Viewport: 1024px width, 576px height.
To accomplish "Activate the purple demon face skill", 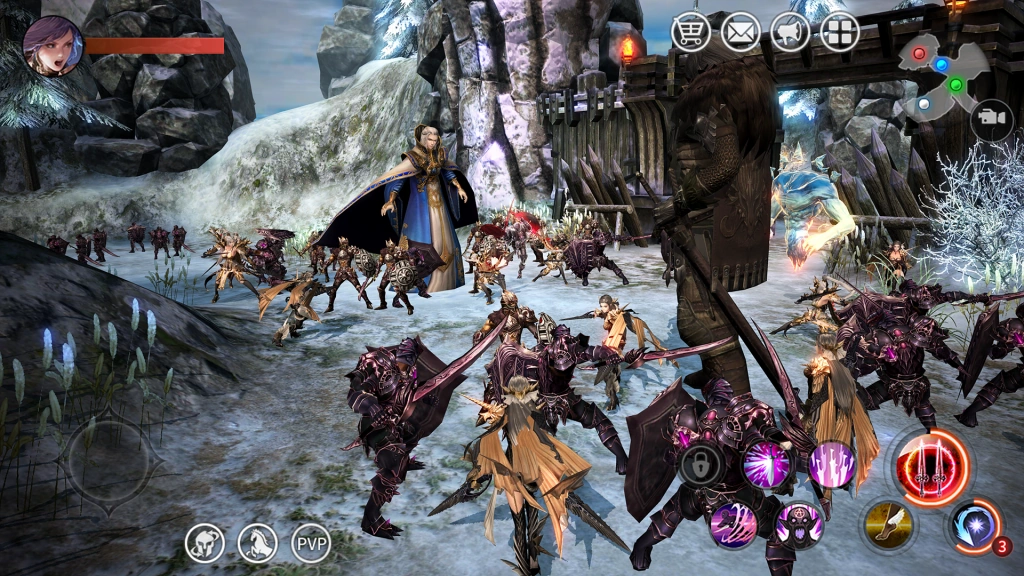I will (800, 524).
